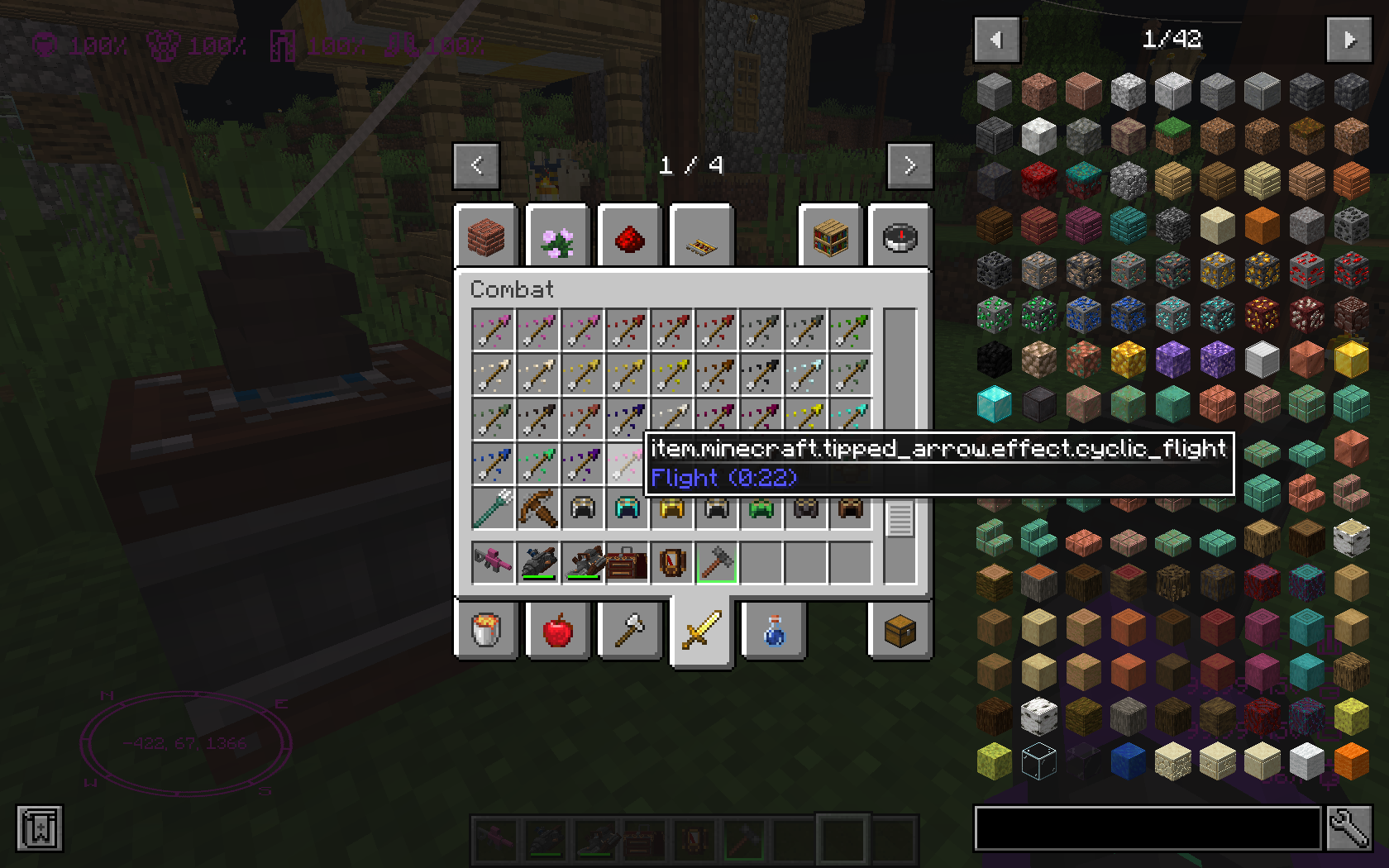Select the Building Blocks brick tab icon

(x=485, y=236)
